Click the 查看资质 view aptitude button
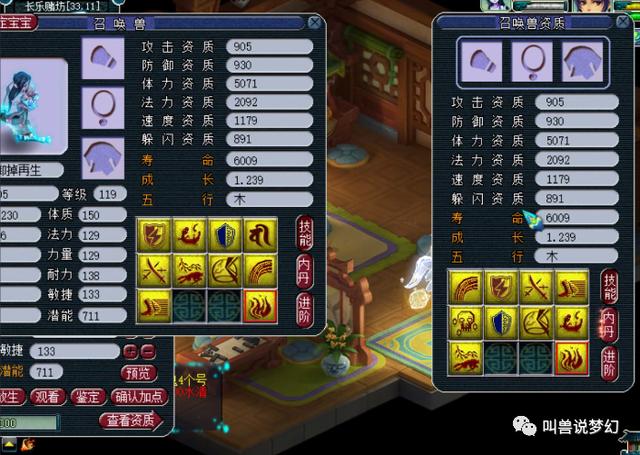The image size is (640, 455). pyautogui.click(x=130, y=420)
